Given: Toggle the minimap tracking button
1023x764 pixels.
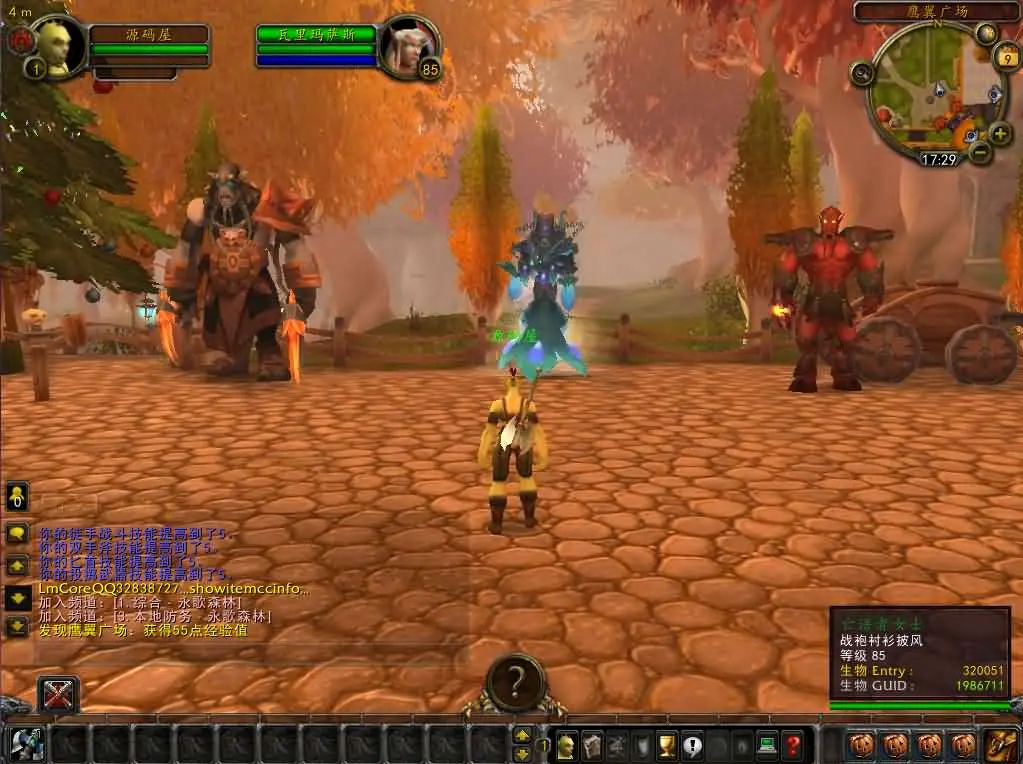Looking at the screenshot, I should 862,72.
